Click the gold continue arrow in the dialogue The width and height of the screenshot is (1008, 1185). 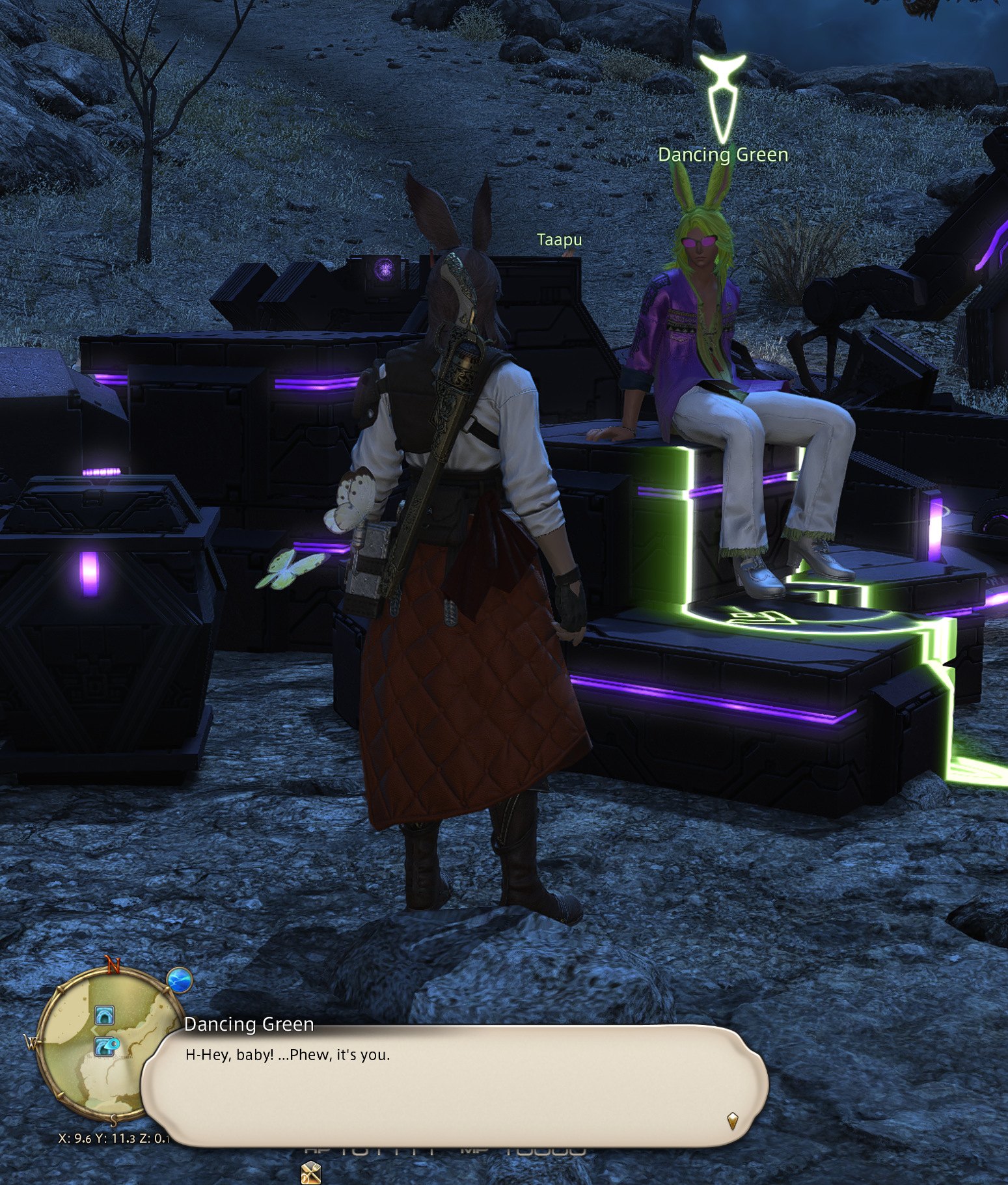[x=733, y=1120]
